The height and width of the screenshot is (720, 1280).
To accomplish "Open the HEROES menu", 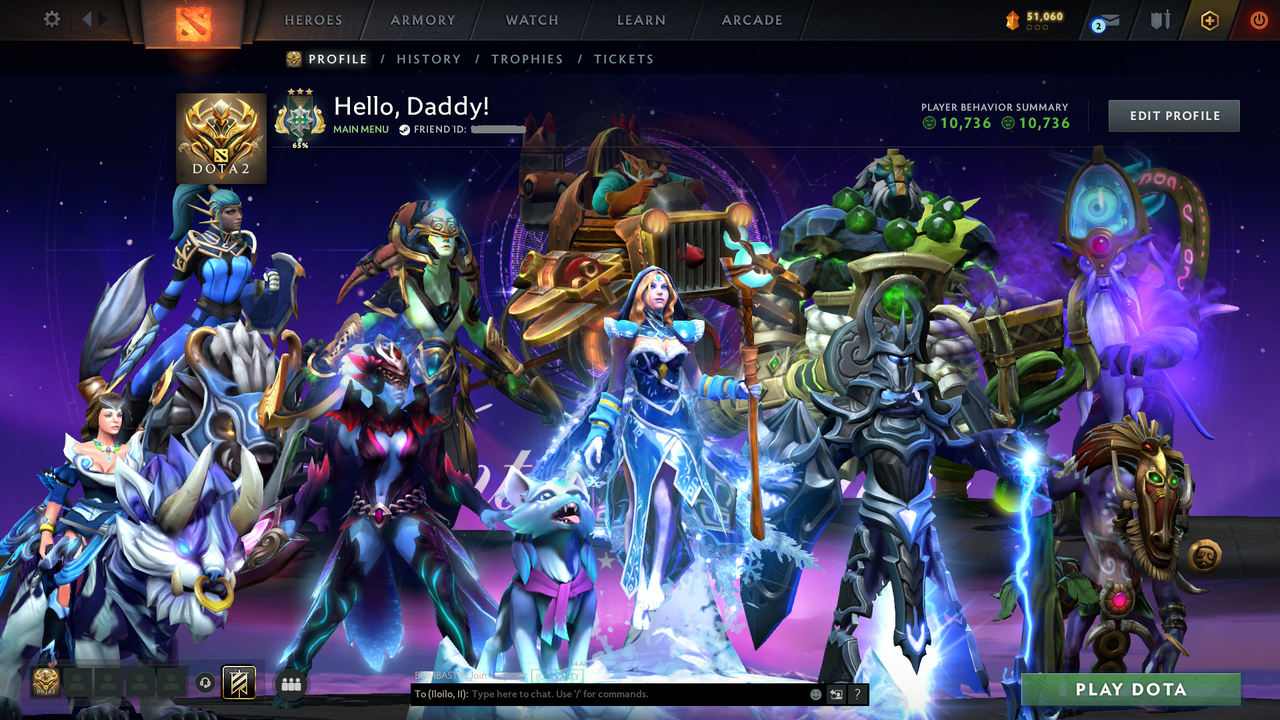I will click(313, 19).
